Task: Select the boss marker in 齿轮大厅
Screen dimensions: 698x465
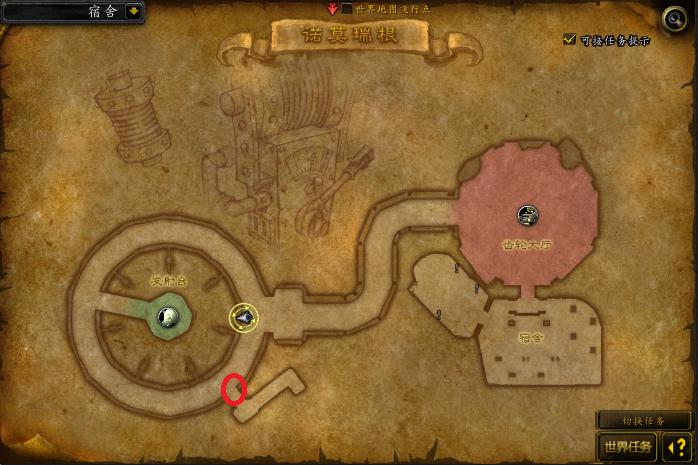Action: 528,214
